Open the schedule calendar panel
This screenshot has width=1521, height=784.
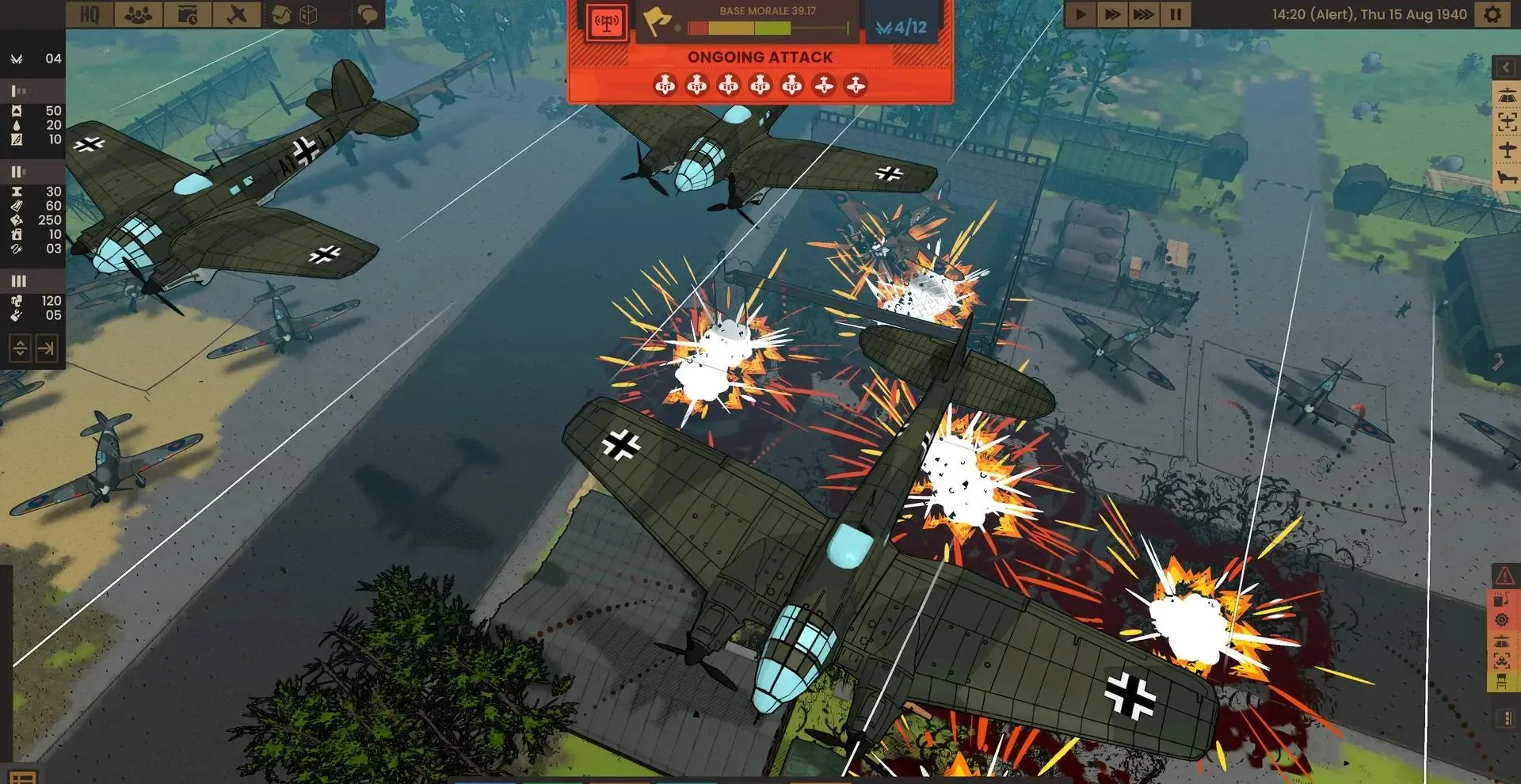(188, 14)
